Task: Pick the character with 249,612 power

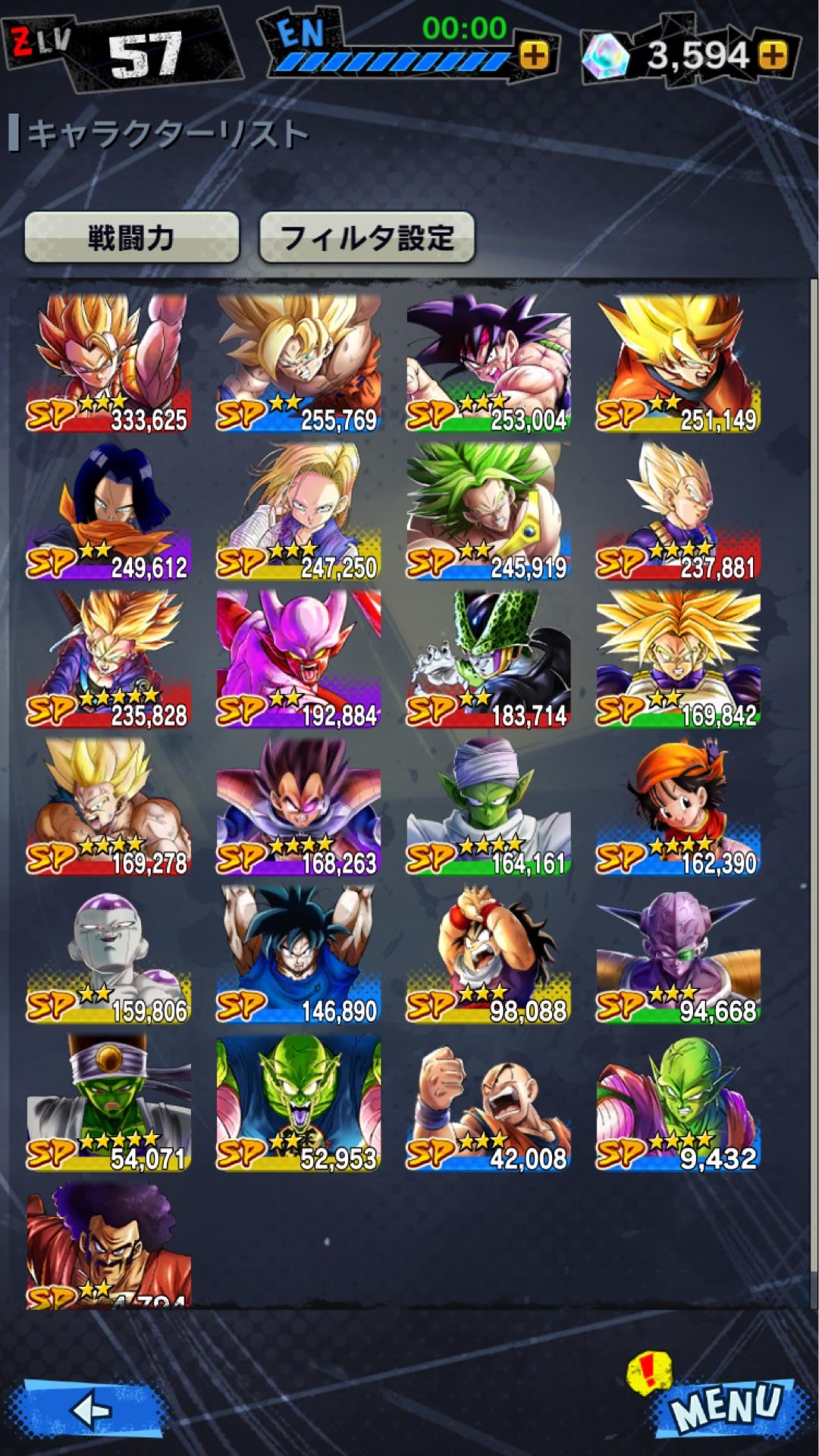Action: [108, 512]
